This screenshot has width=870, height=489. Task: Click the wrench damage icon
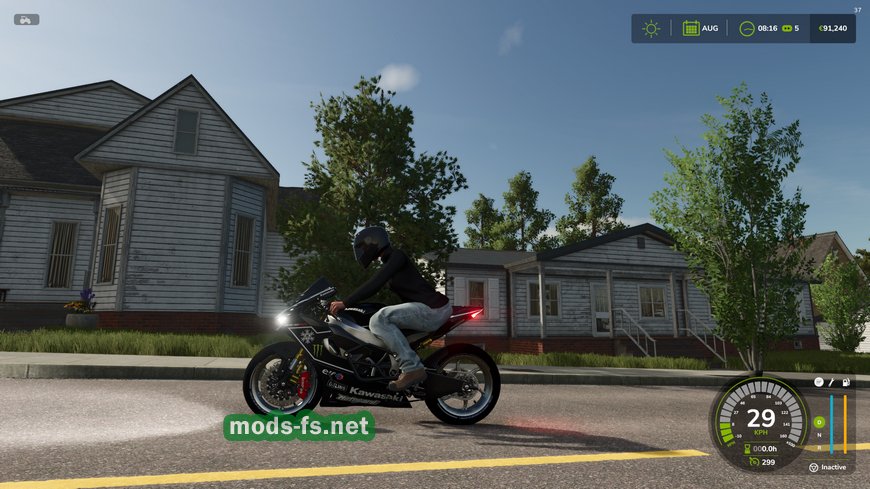[x=832, y=383]
